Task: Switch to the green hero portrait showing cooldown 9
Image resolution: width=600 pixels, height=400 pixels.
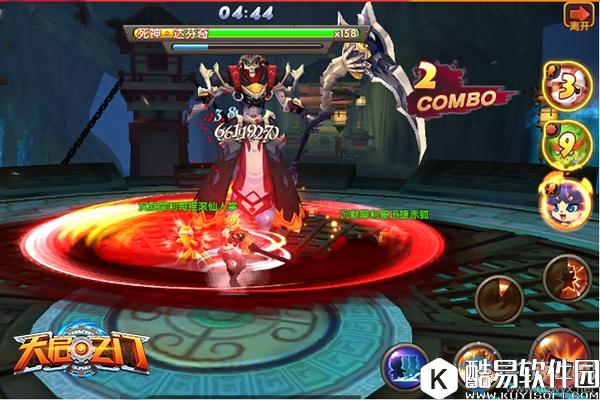Action: tap(565, 142)
